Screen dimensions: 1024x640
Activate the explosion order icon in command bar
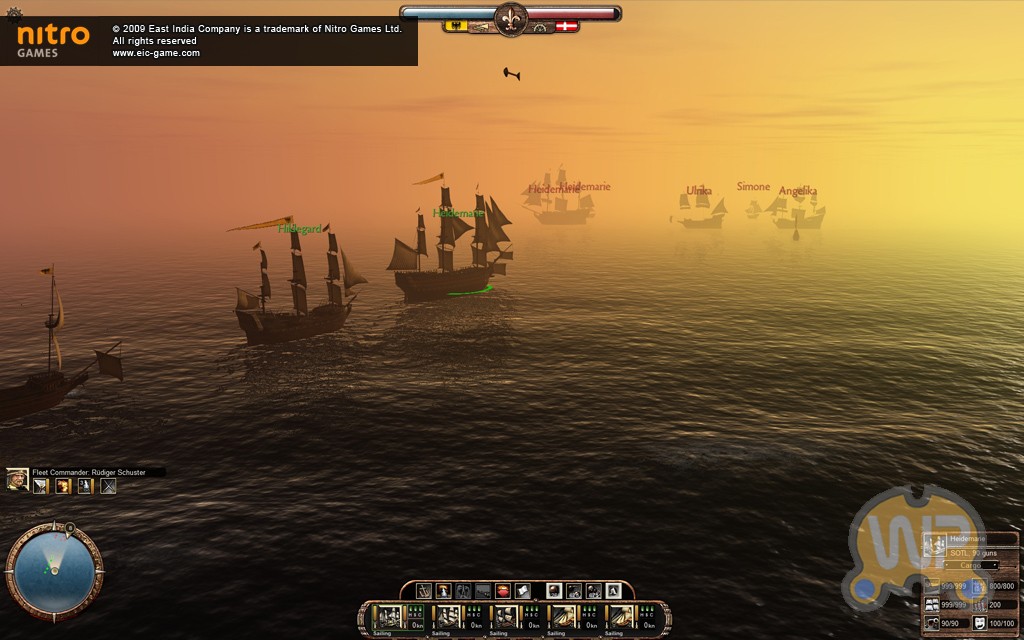pos(444,591)
